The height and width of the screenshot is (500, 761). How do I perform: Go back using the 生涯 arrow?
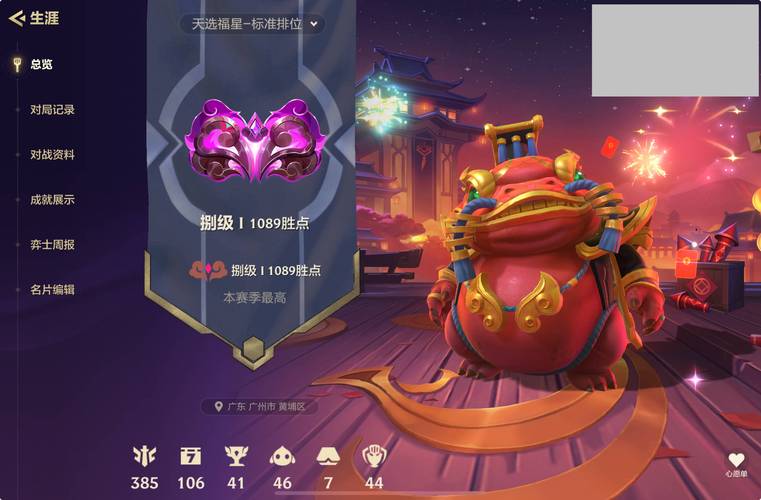16,18
